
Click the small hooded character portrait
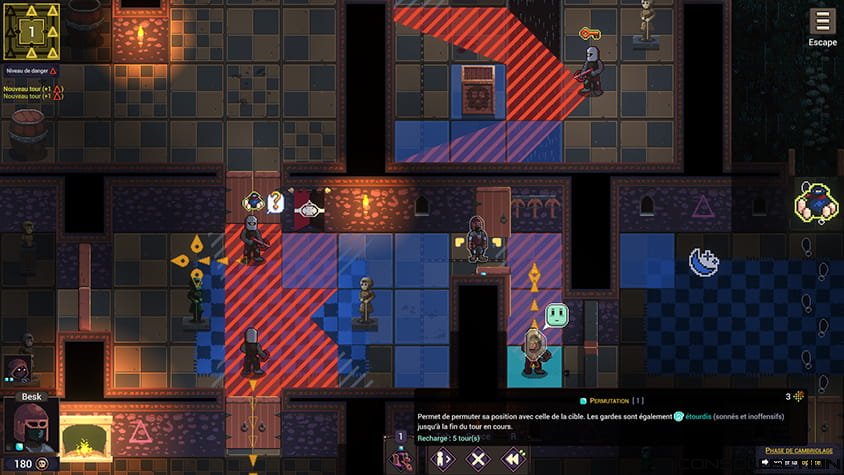click(x=17, y=370)
